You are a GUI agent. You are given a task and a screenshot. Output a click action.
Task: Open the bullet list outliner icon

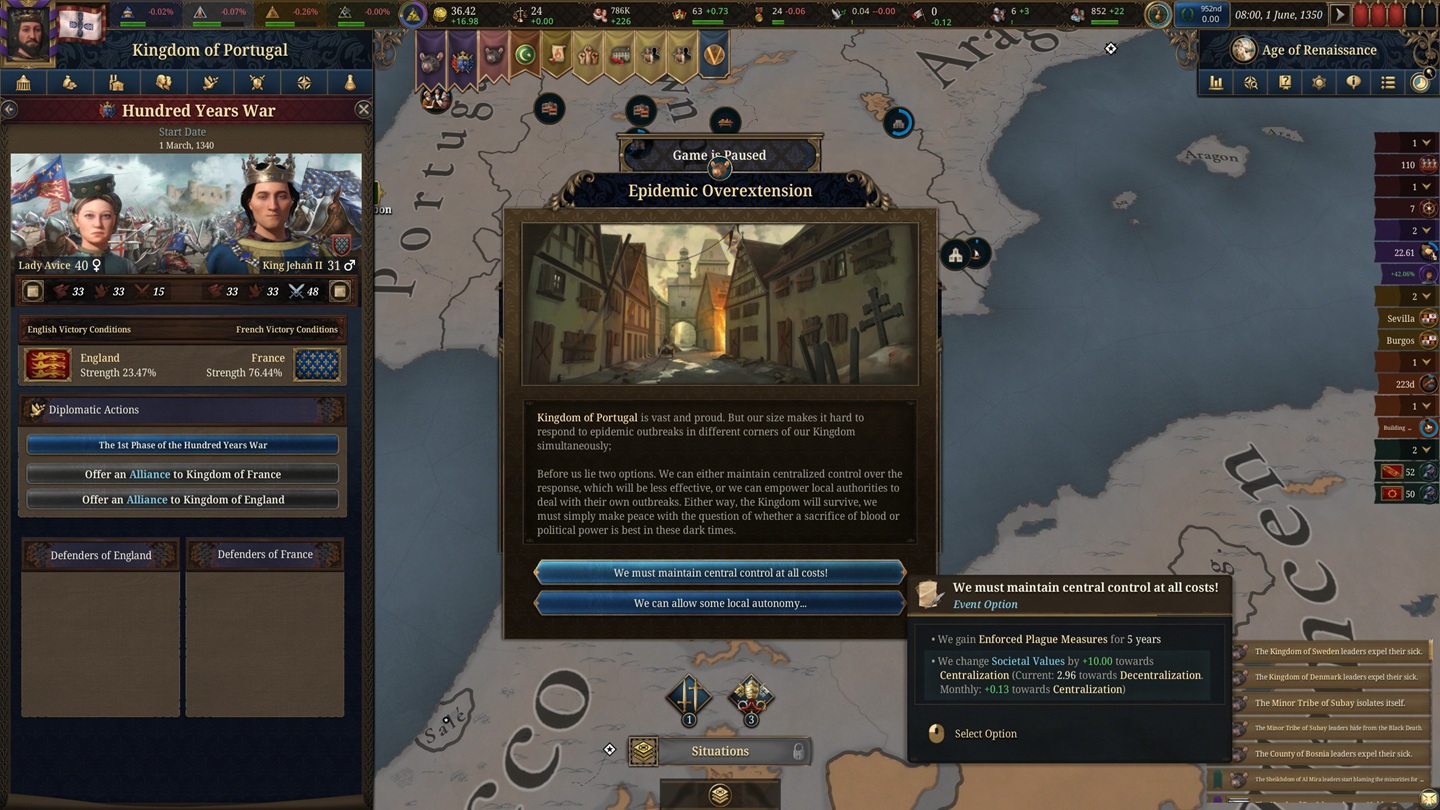click(x=1388, y=83)
